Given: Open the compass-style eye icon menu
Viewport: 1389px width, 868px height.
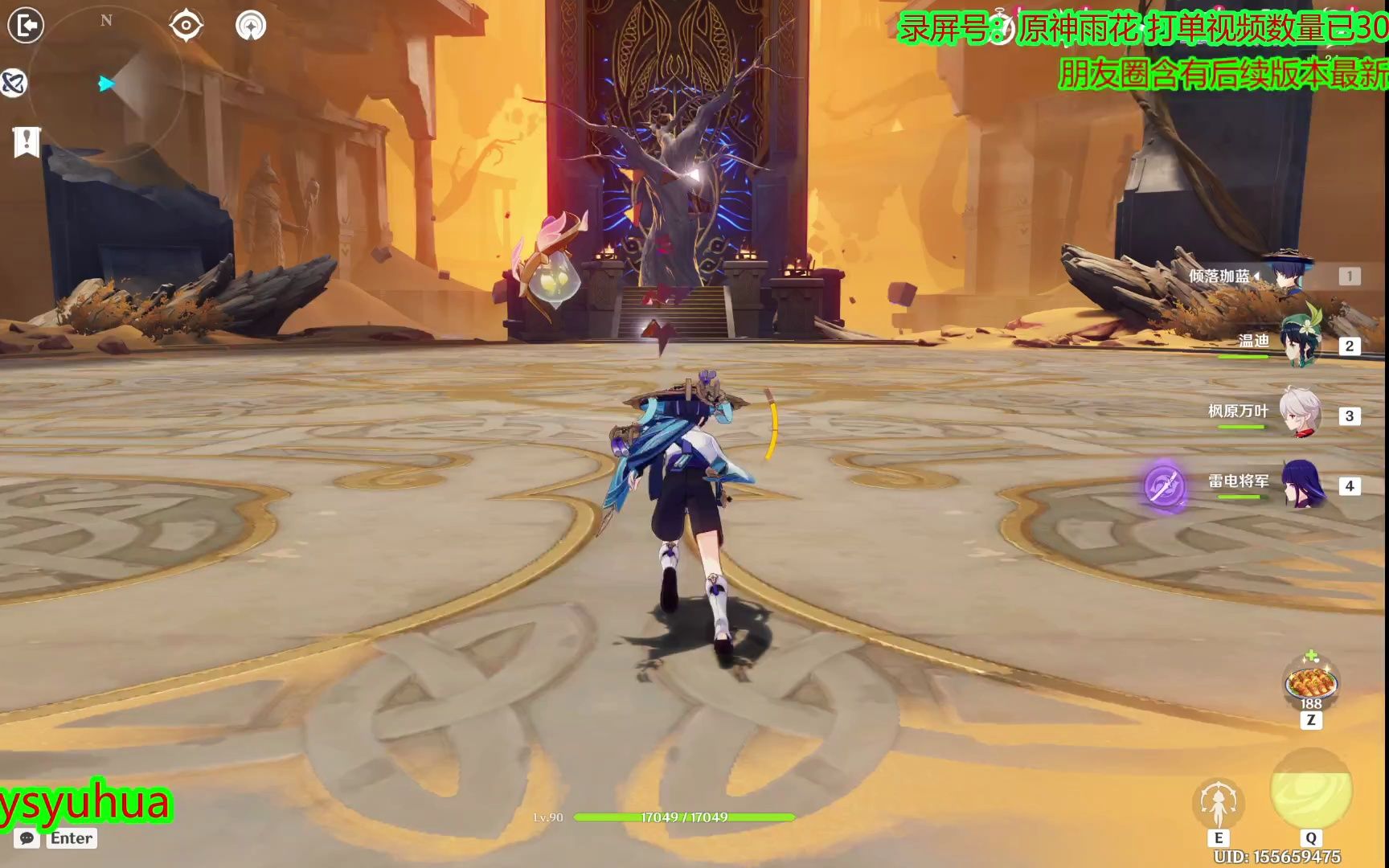Looking at the screenshot, I should coord(186,26).
